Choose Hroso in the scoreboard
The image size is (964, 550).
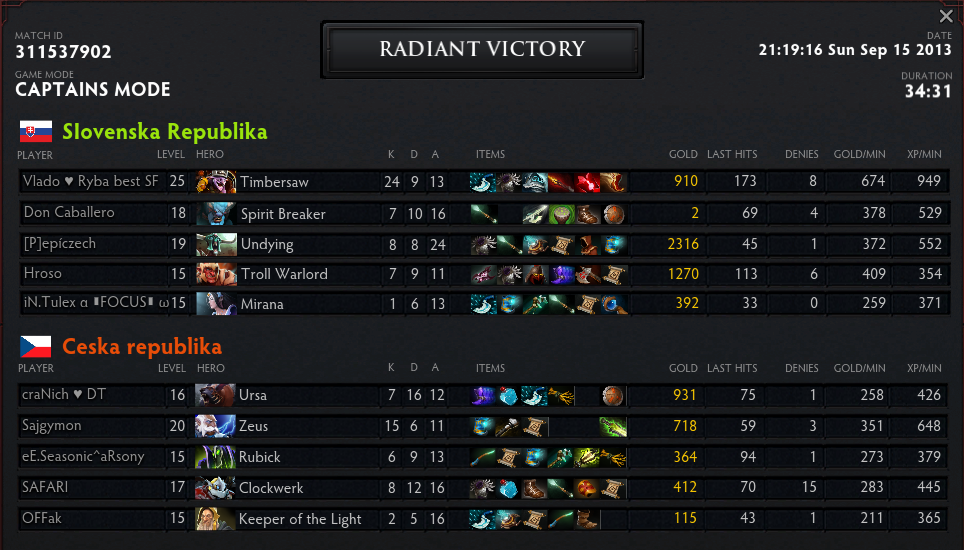pos(42,274)
